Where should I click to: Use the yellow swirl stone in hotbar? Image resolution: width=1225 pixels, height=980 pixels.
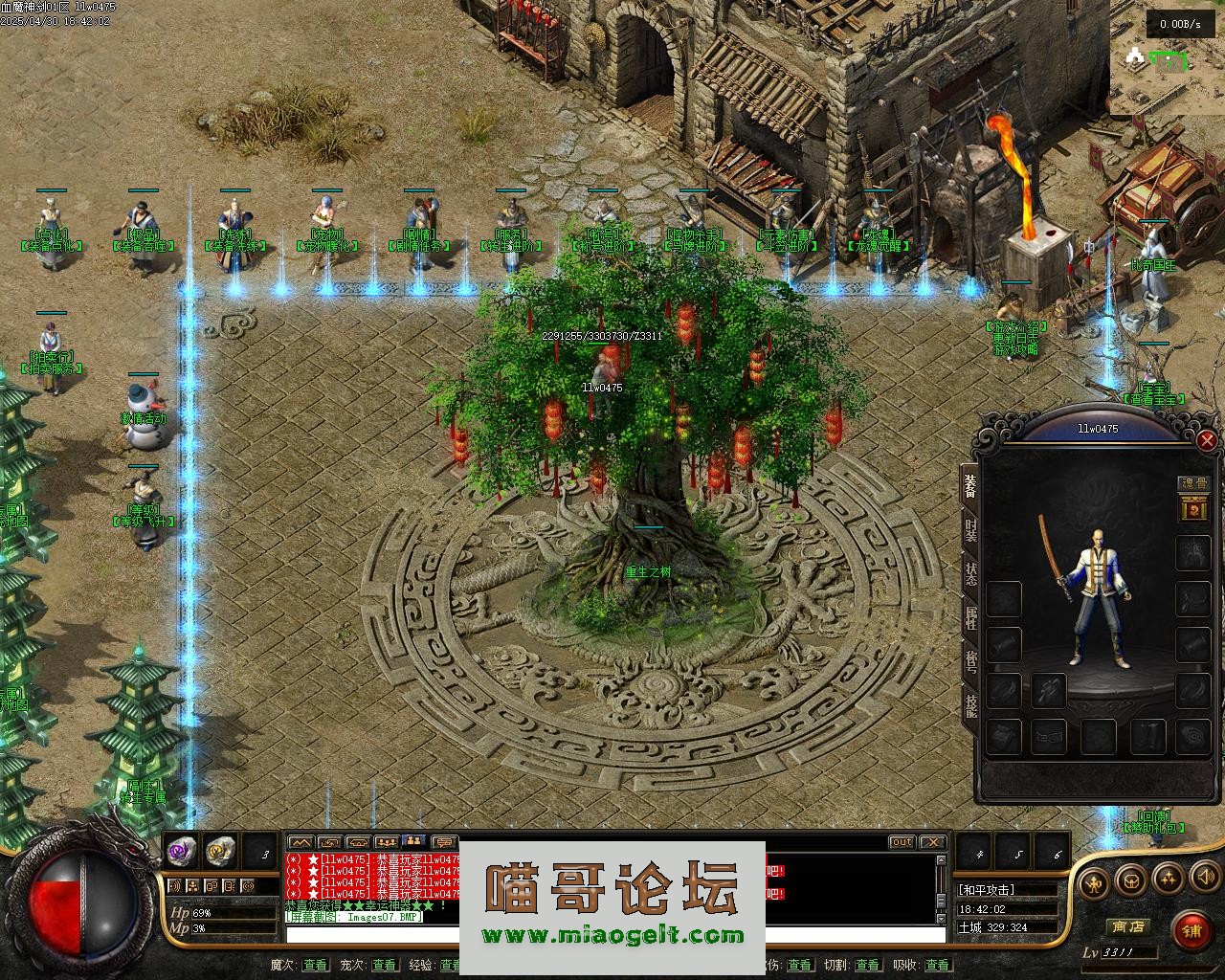(x=220, y=849)
